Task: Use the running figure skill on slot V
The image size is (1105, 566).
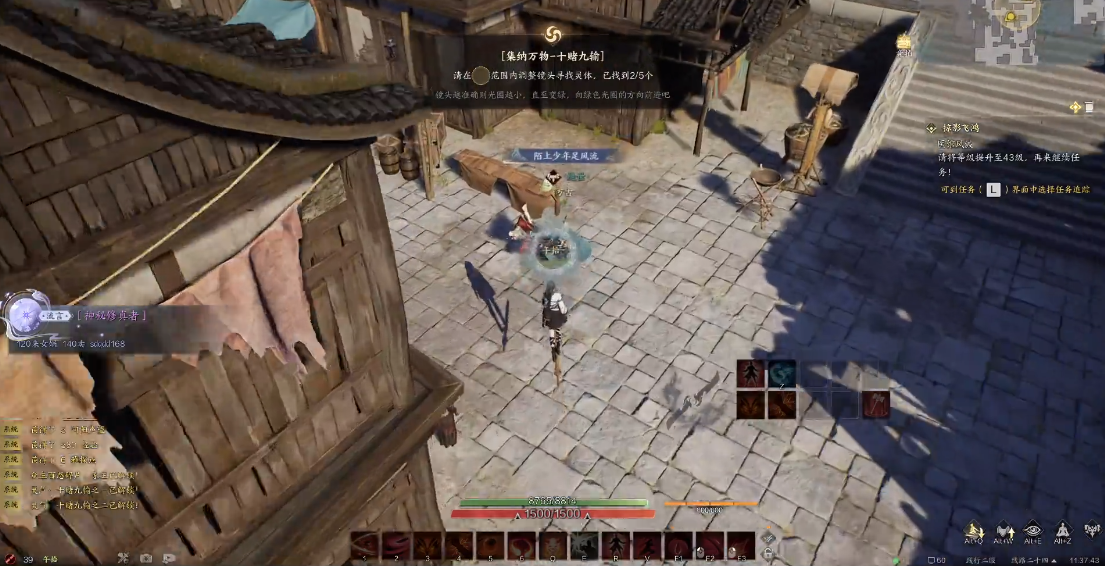Action: (646, 546)
